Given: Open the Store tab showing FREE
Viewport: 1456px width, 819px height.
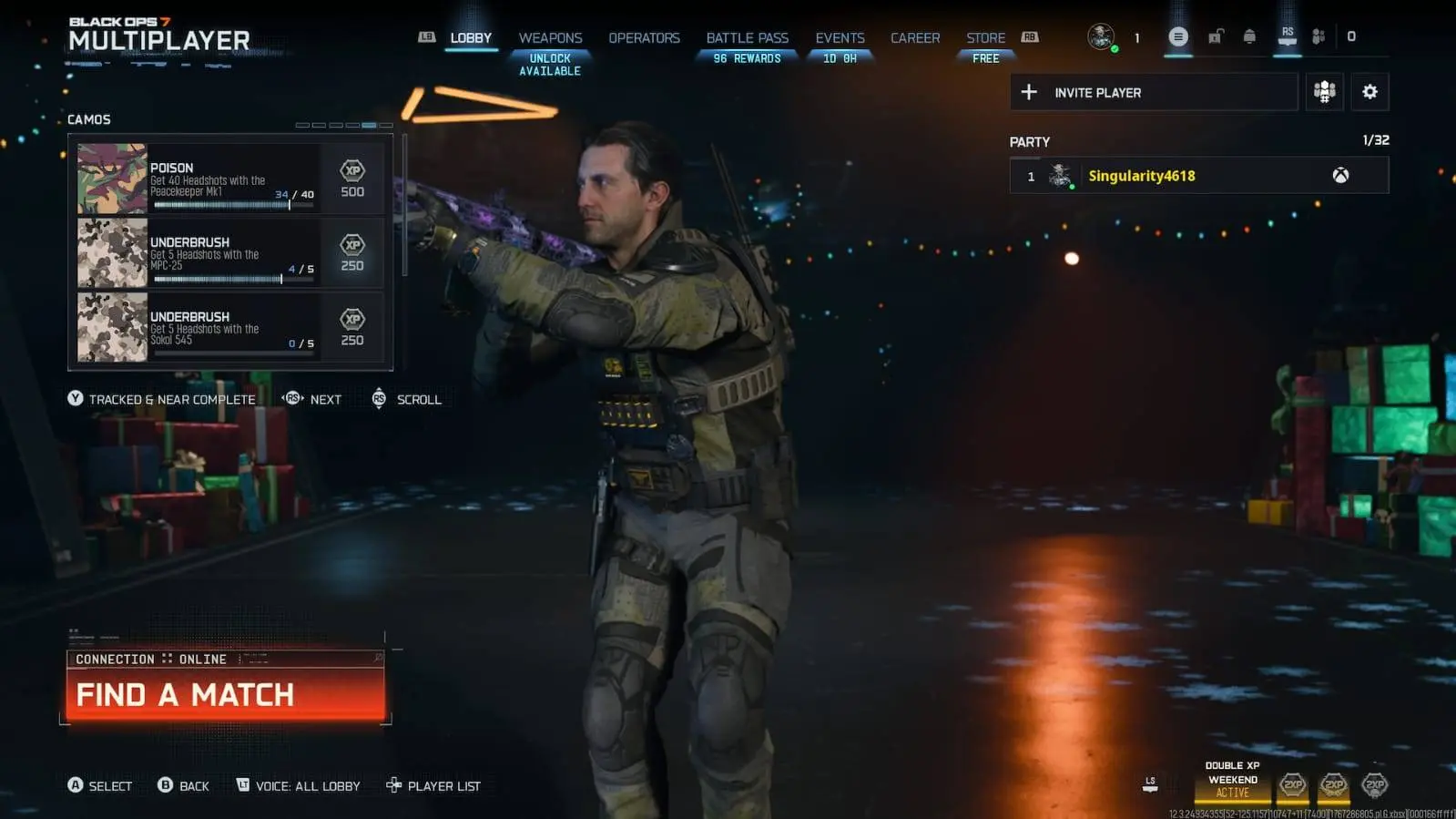Looking at the screenshot, I should click(x=985, y=37).
